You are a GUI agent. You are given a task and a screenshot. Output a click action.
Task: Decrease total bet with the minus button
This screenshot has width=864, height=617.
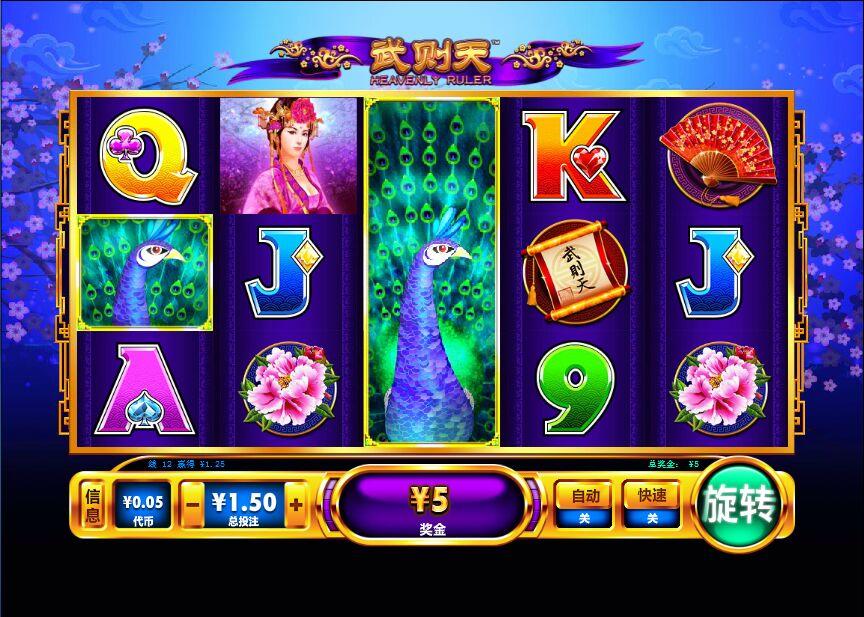coord(193,505)
